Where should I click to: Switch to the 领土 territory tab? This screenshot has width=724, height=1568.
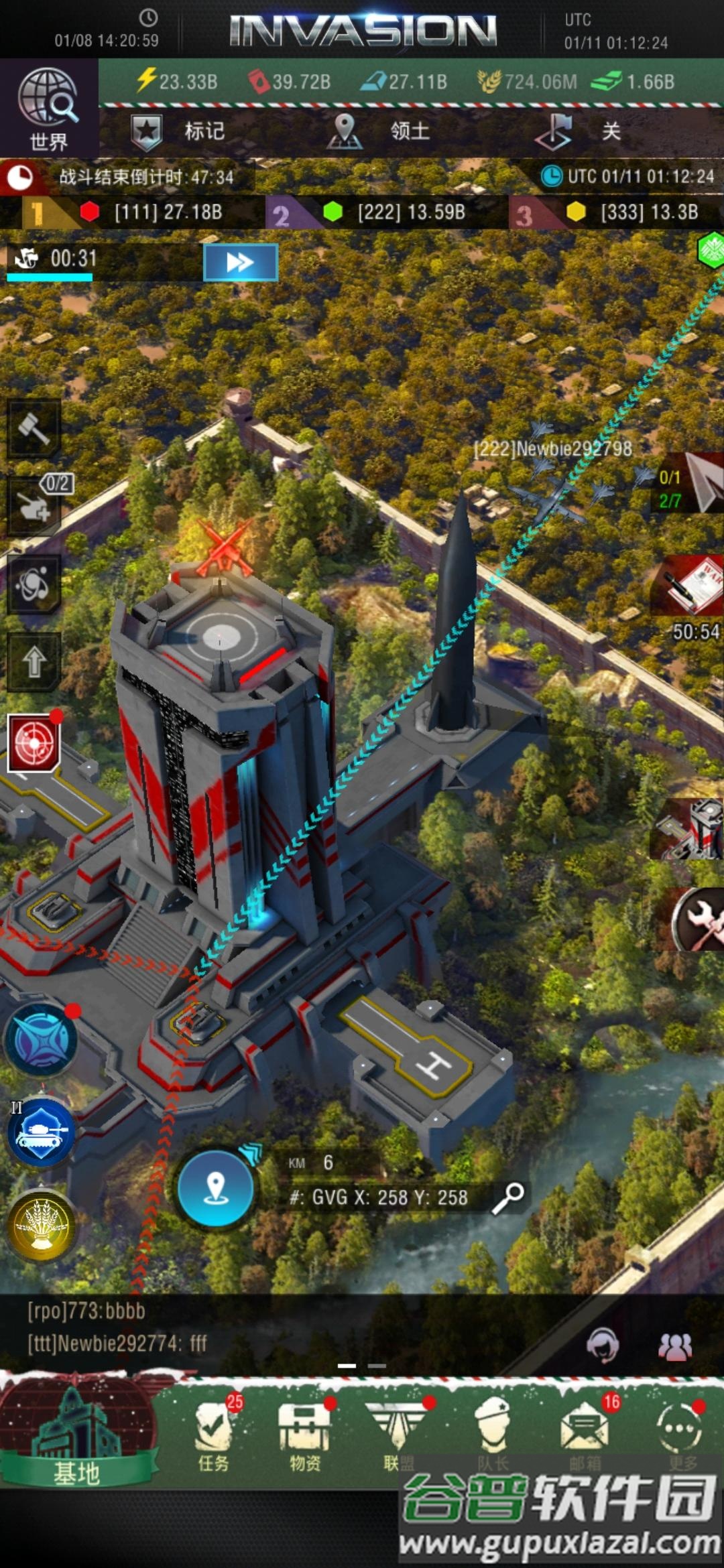click(379, 131)
